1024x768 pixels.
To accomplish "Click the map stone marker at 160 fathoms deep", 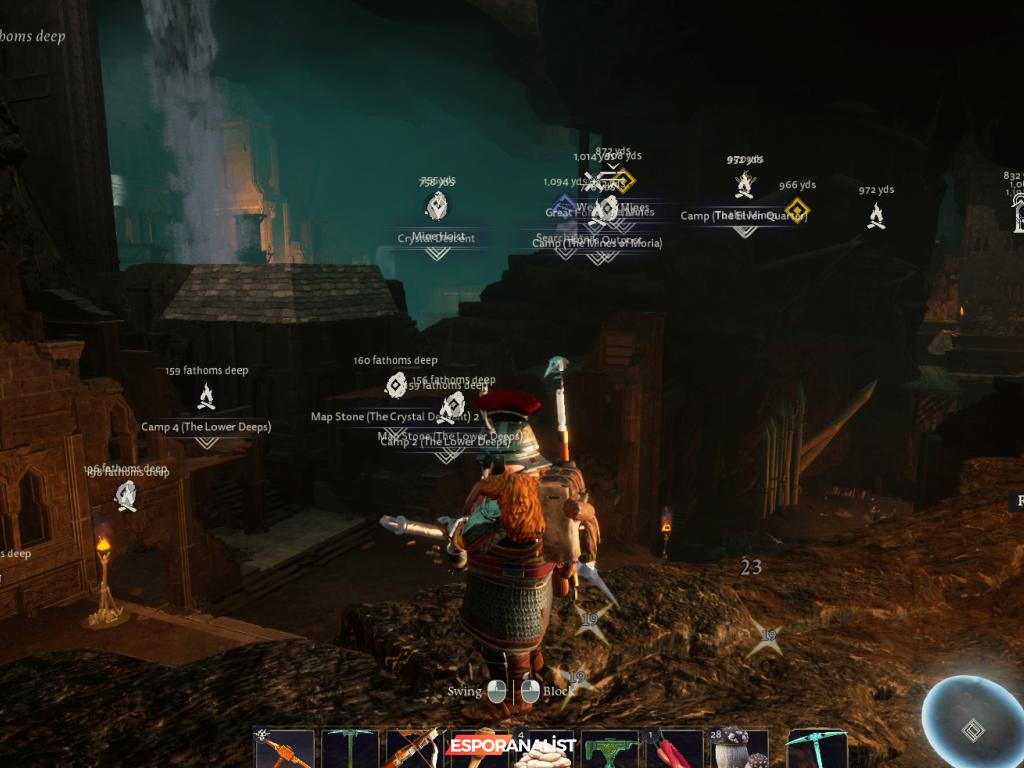I will 396,384.
